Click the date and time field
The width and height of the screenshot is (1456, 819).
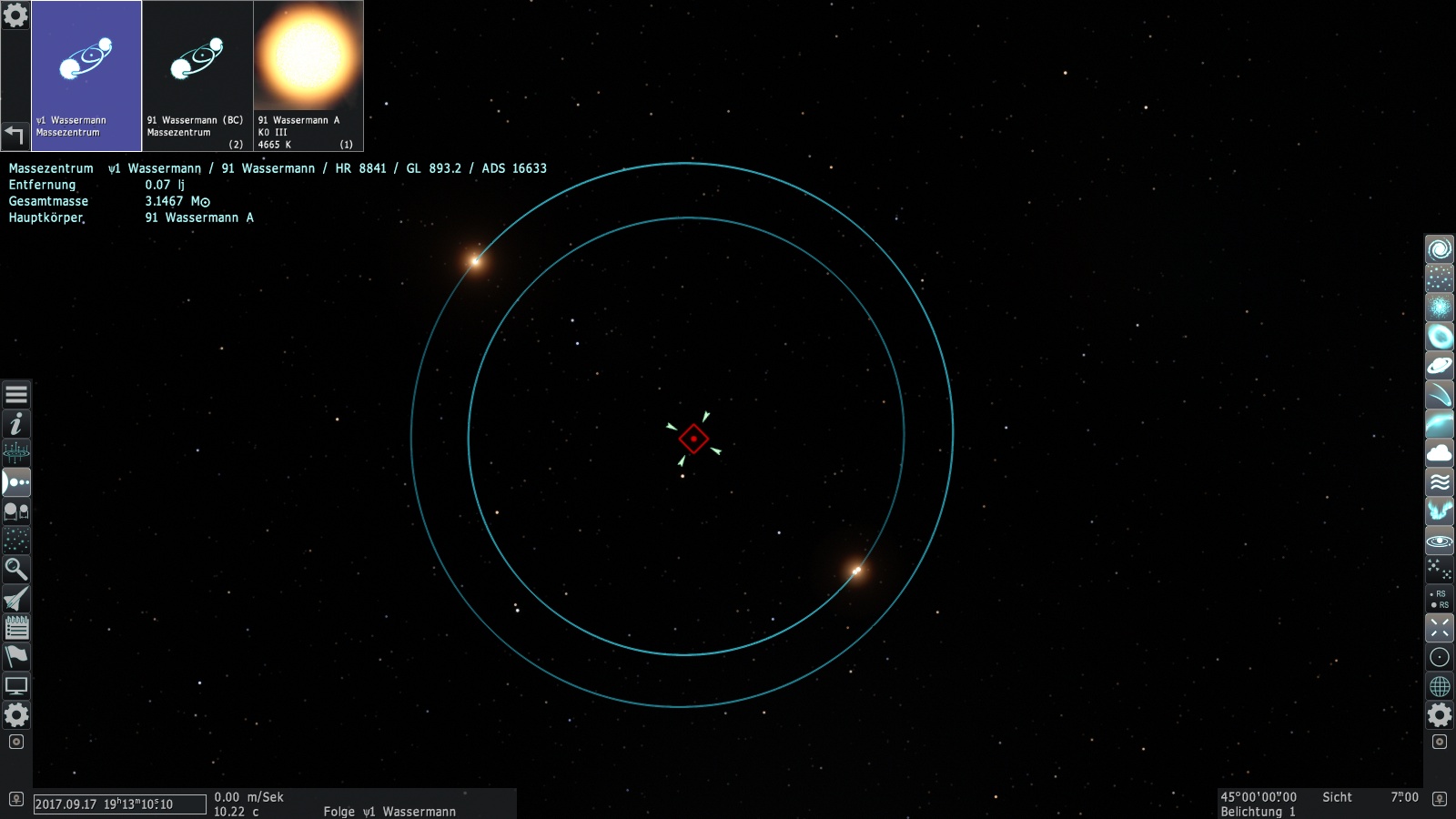(119, 804)
